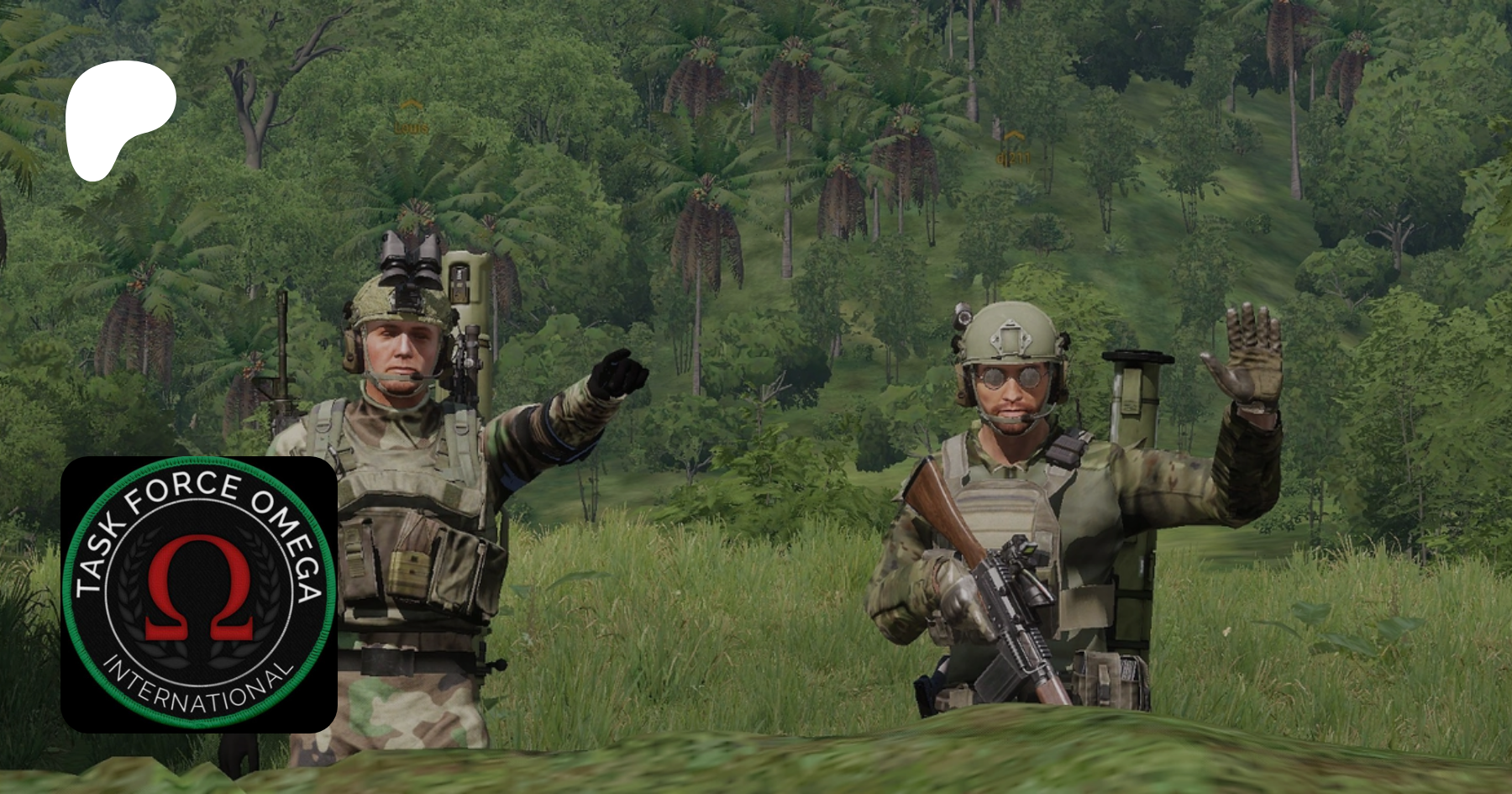The height and width of the screenshot is (794, 1512).
Task: Select the orange Louis player marker
Action: point(411,118)
